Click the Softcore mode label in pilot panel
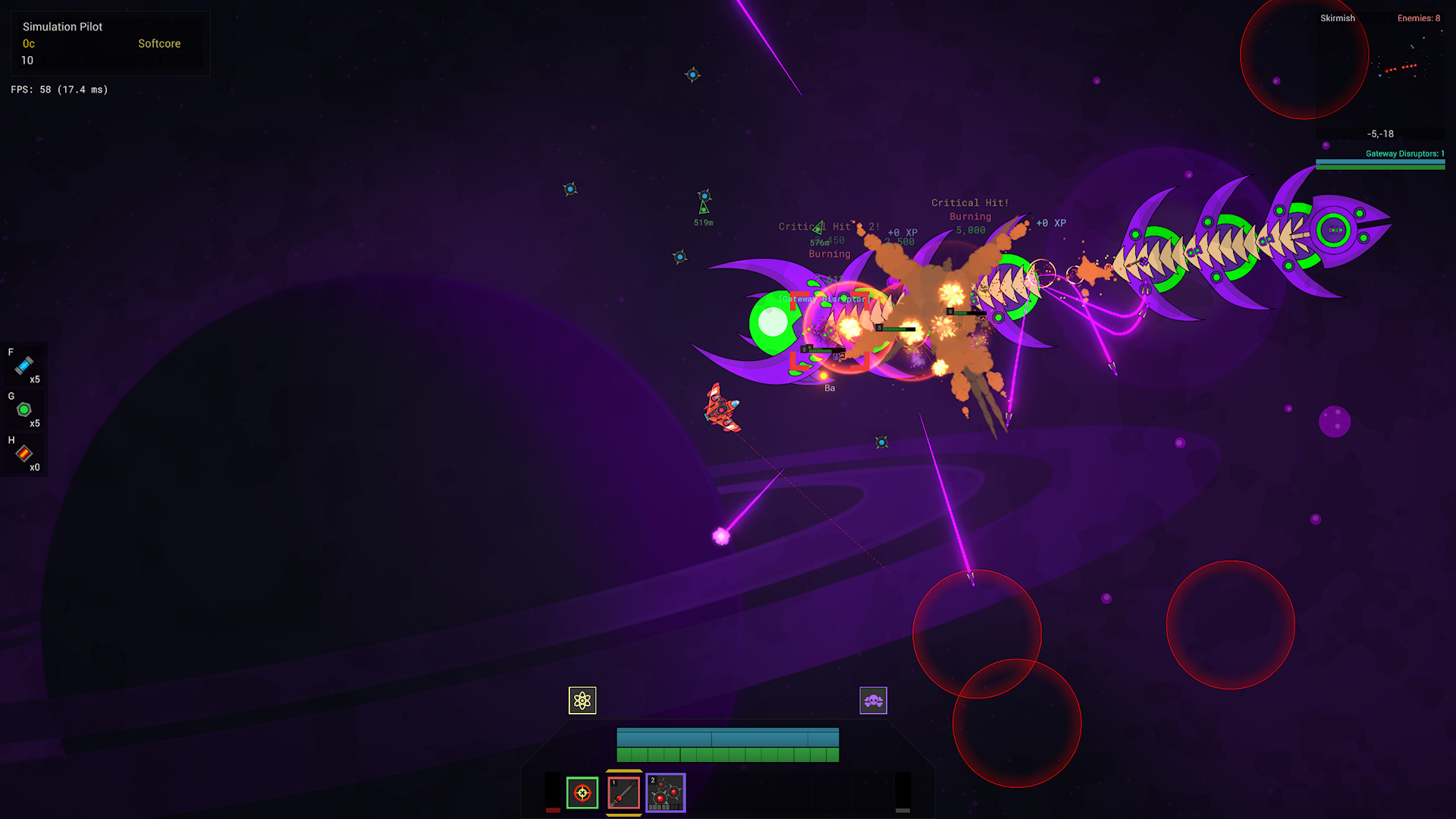Screen dimensions: 1456x819 pos(158,43)
